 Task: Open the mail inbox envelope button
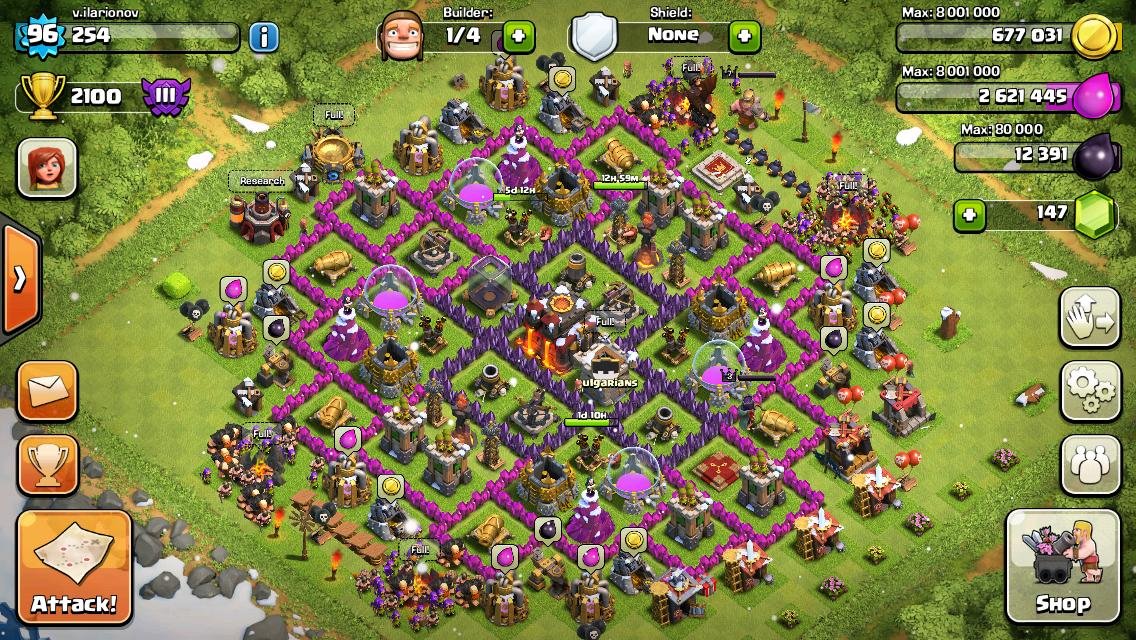click(x=47, y=391)
